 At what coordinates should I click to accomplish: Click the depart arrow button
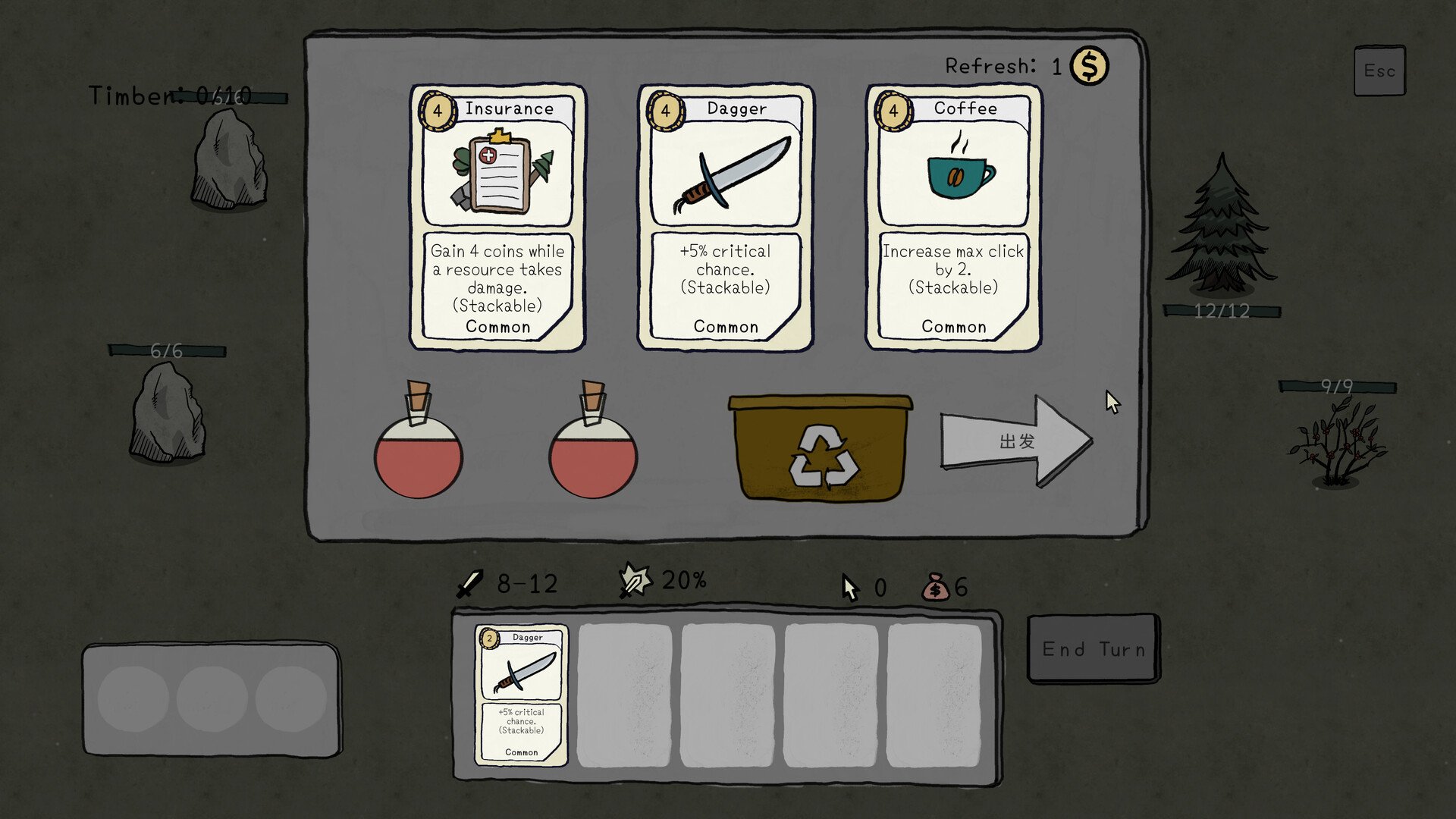pyautogui.click(x=1016, y=441)
